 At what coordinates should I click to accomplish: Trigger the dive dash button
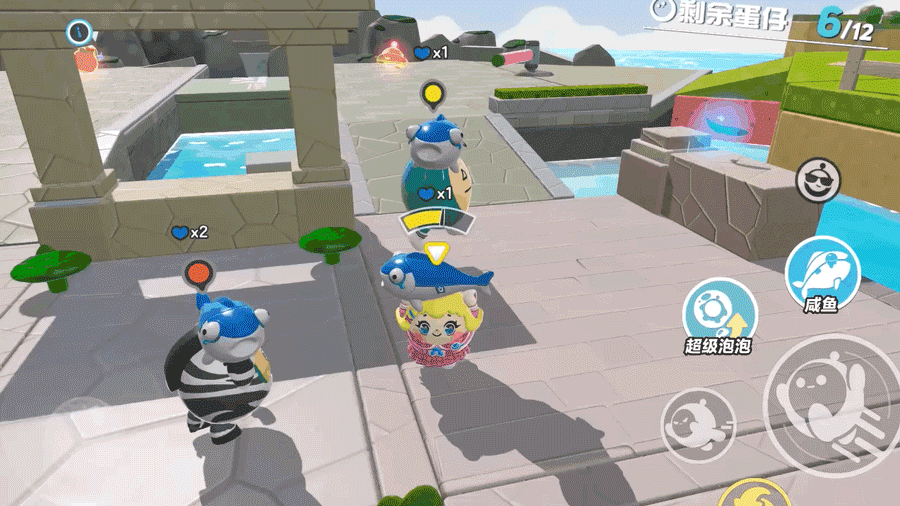coord(696,423)
